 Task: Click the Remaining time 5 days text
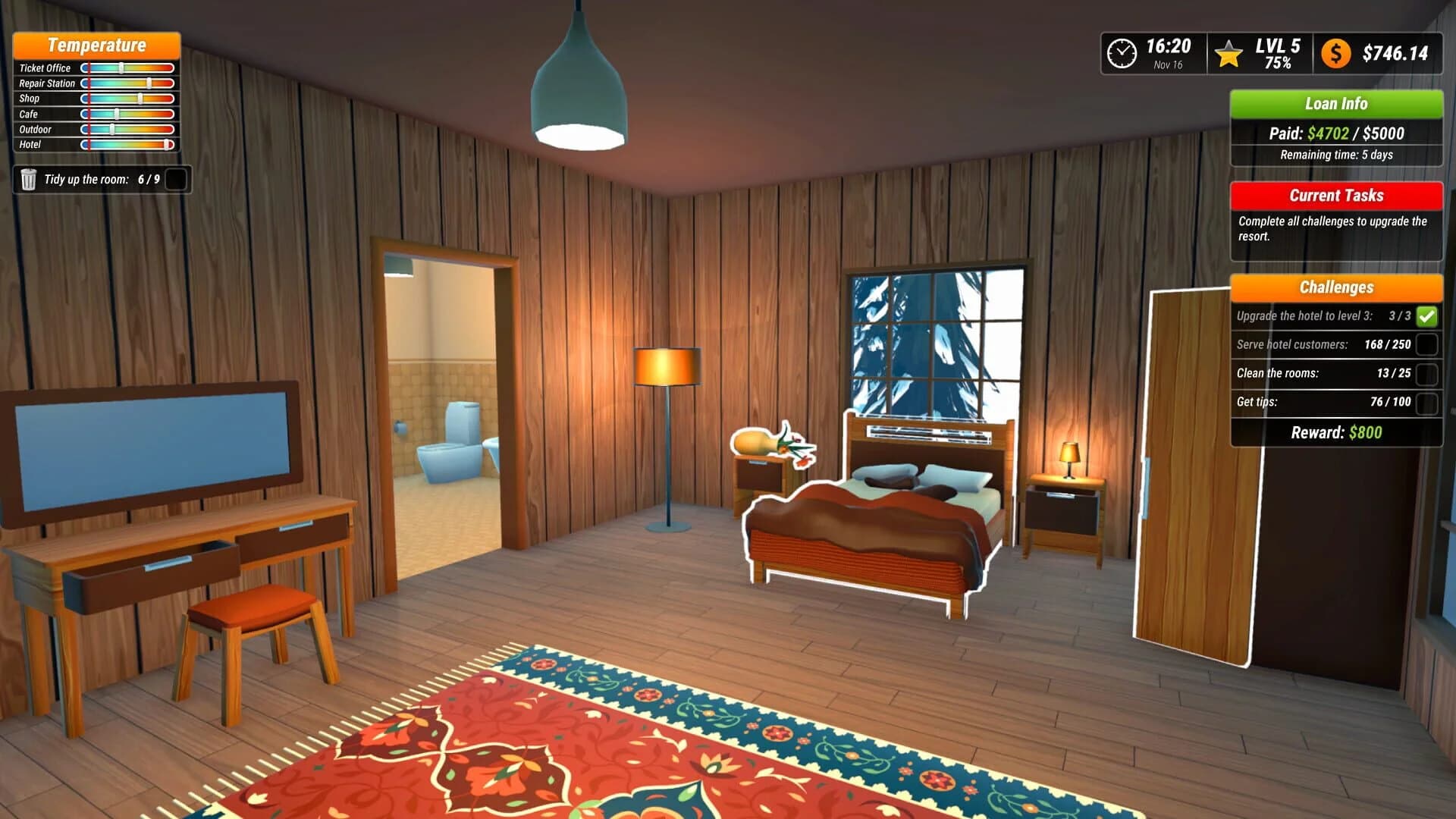click(x=1336, y=154)
